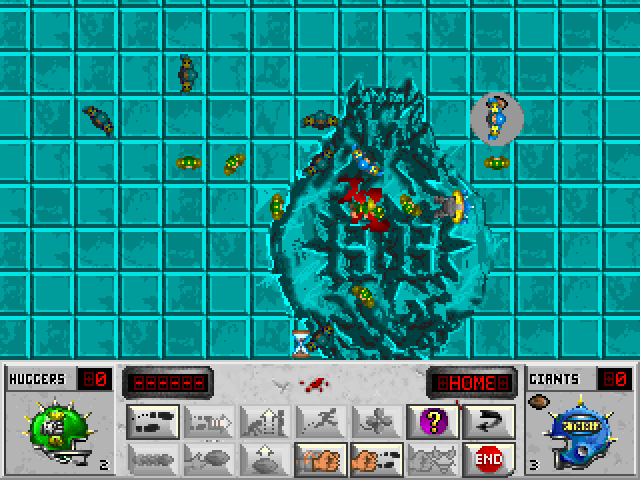The width and height of the screenshot is (640, 480).
Task: Select the arrow-with-footprints action icon
Action: pos(208,422)
